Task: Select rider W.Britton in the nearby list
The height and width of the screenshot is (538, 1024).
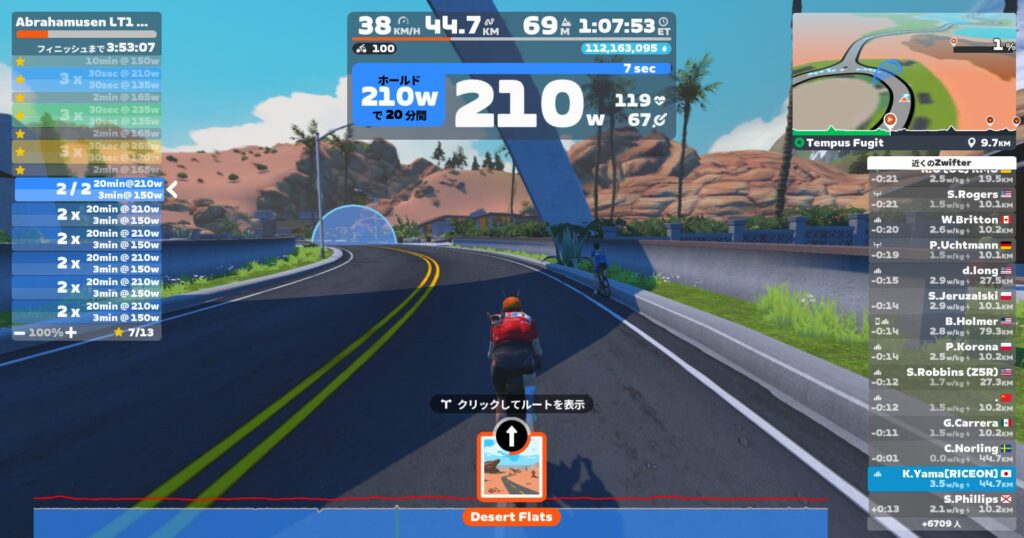Action: (941, 224)
